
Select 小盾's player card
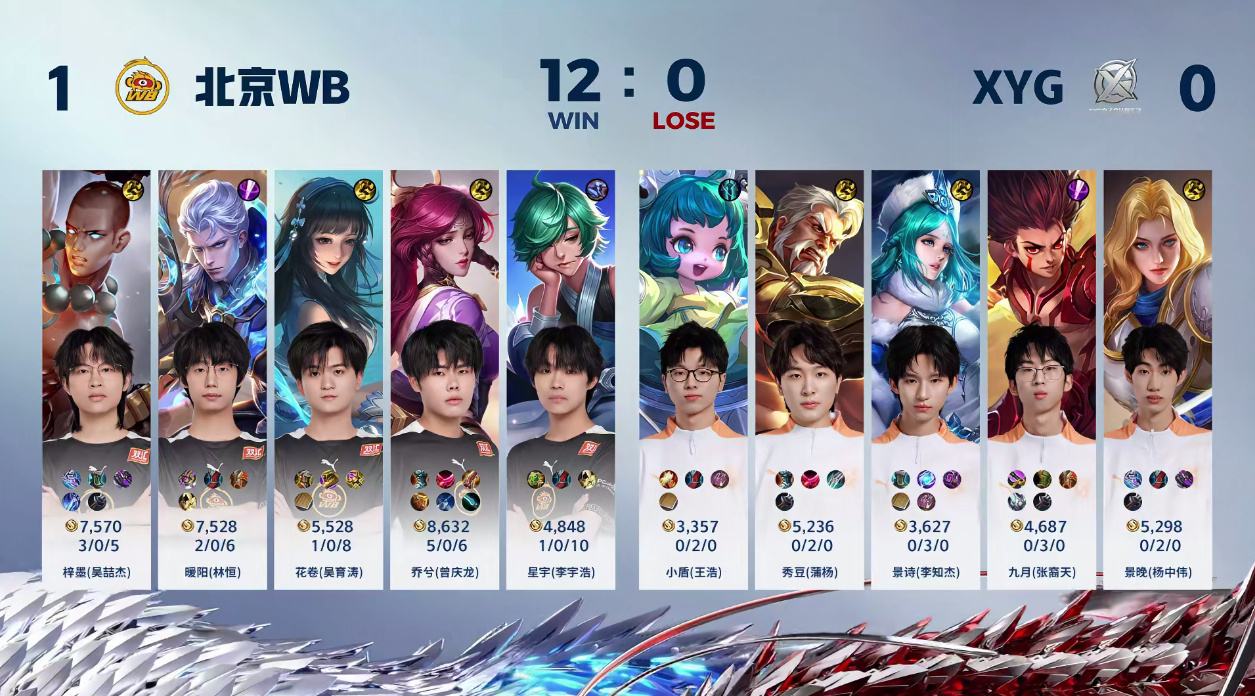pyautogui.click(x=693, y=378)
